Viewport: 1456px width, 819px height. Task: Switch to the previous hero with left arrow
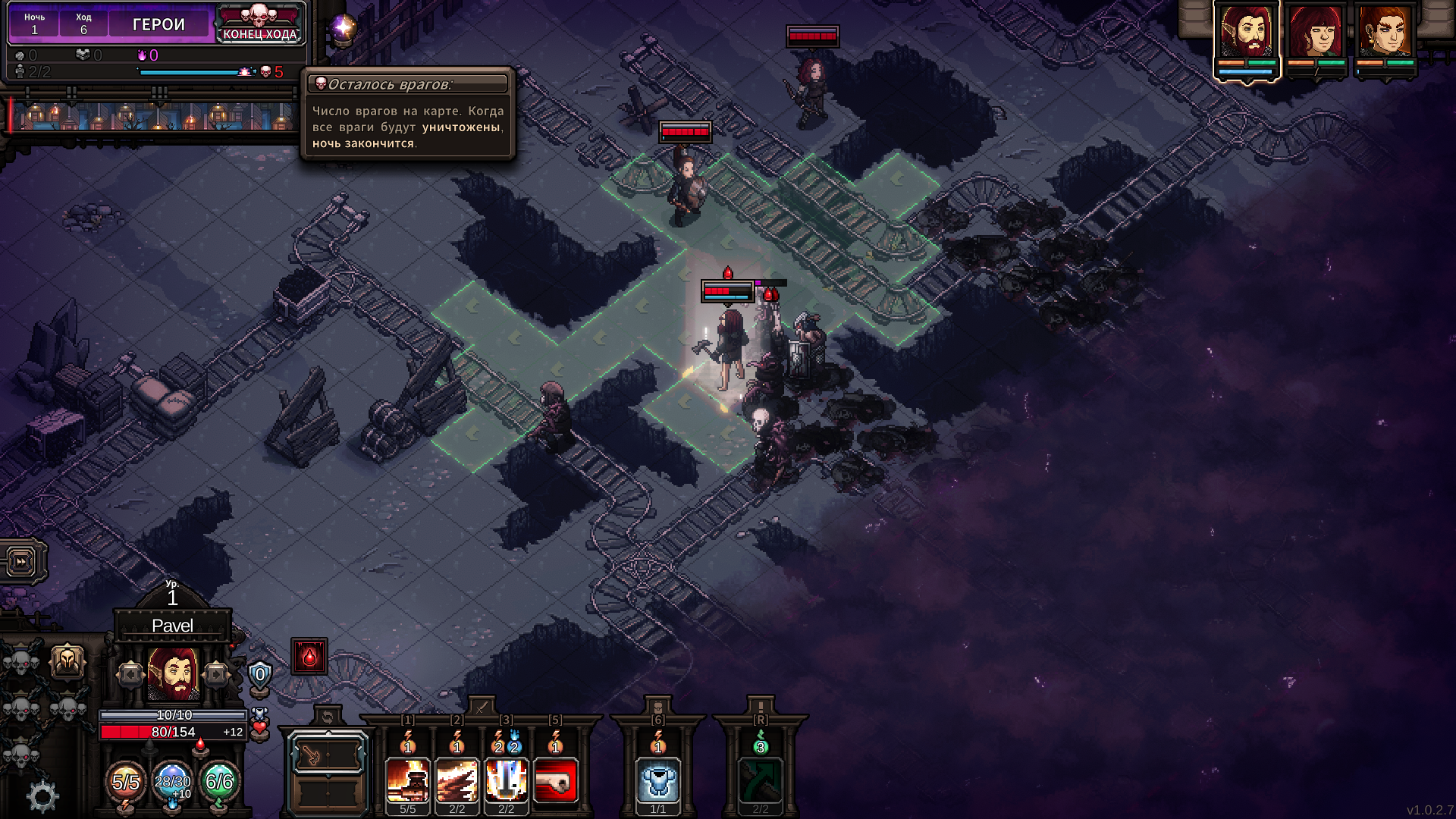tap(130, 673)
